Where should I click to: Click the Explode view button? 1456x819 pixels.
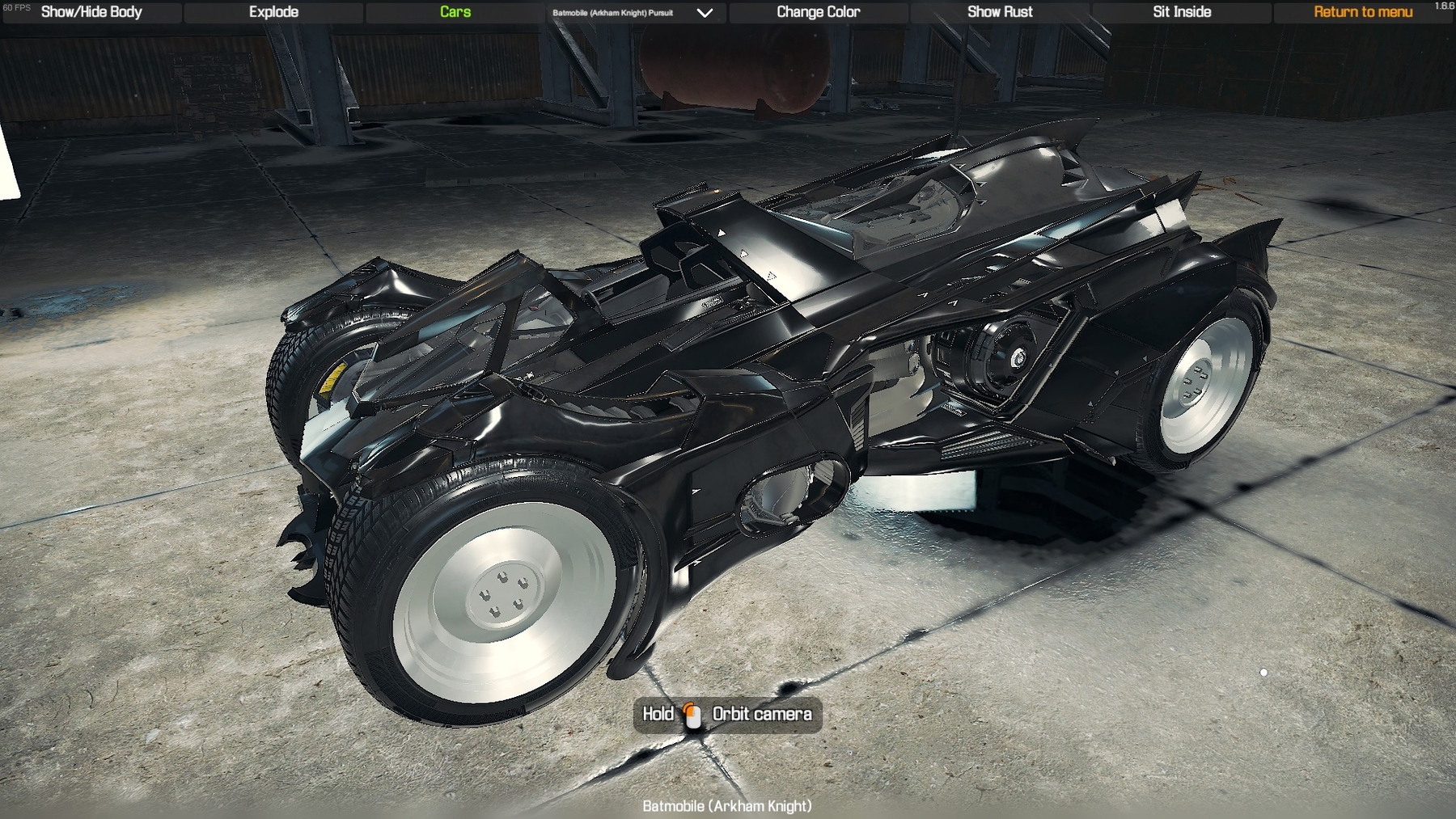[274, 12]
